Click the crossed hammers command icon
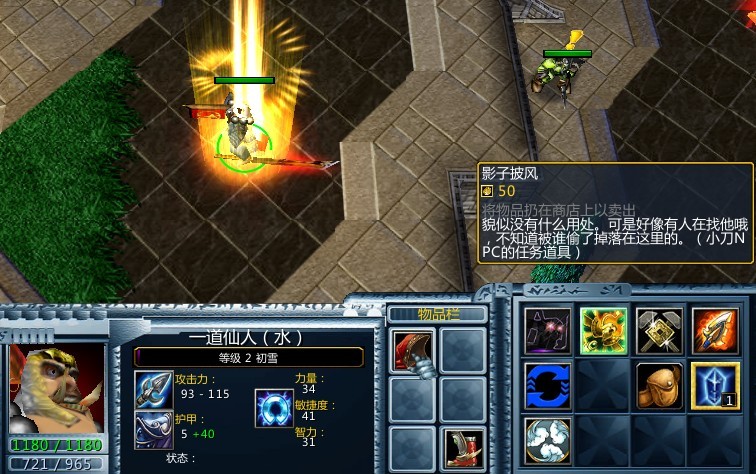The height and width of the screenshot is (474, 756). click(x=660, y=331)
